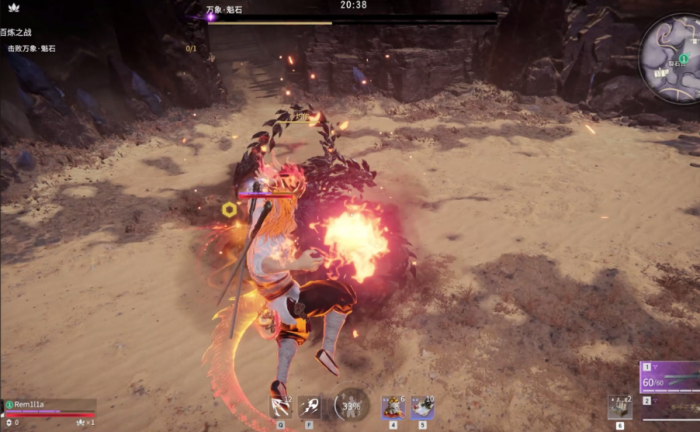The width and height of the screenshot is (700, 432).
Task: Select the gray item slot with count 2
Action: tap(620, 406)
